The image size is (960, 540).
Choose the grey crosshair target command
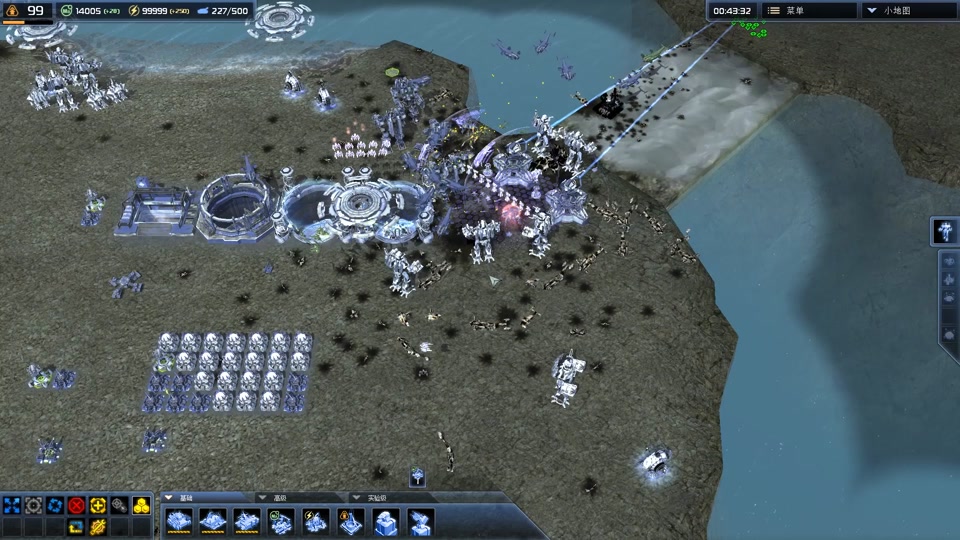[x=34, y=506]
